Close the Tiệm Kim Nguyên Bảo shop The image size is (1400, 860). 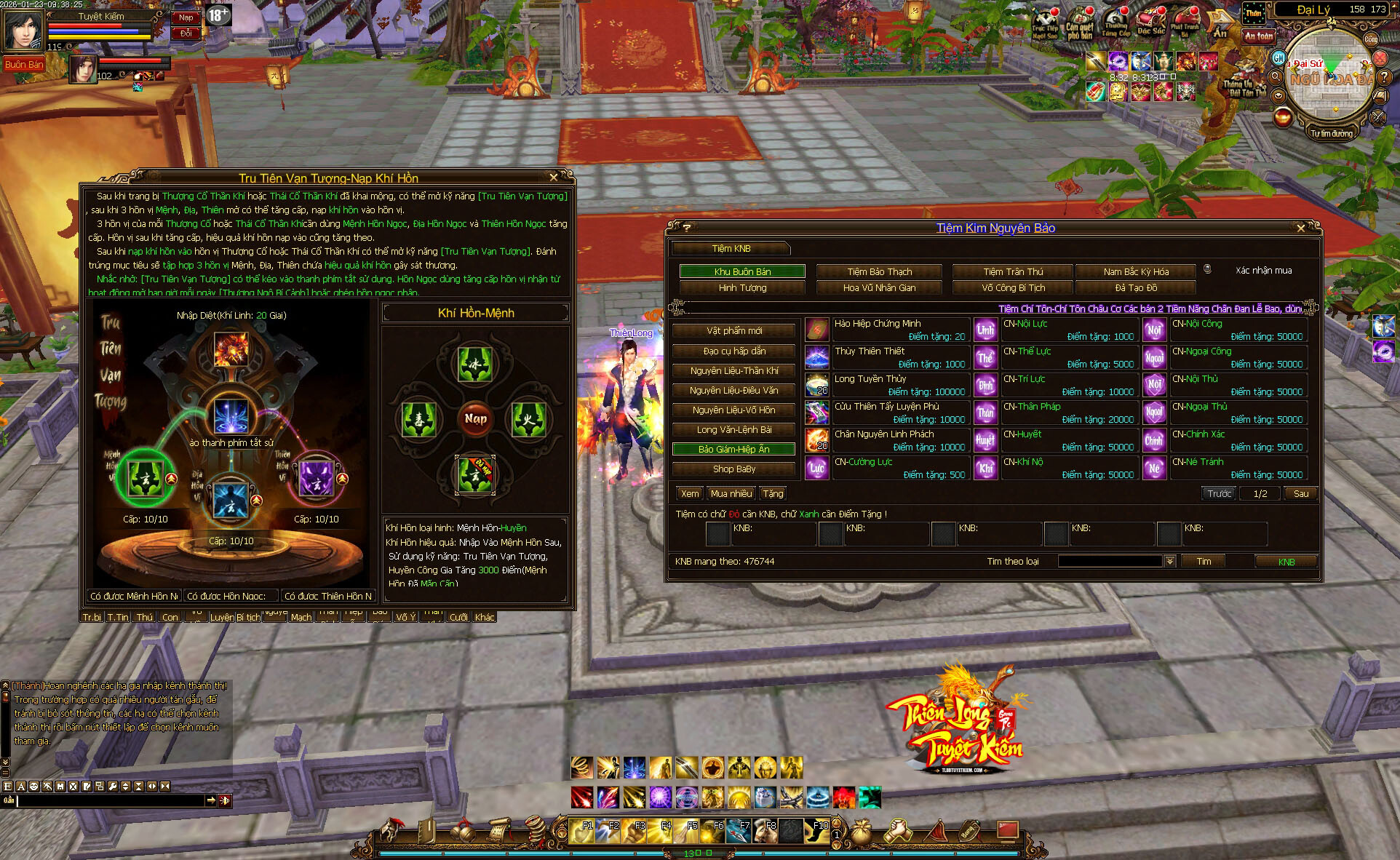1301,228
